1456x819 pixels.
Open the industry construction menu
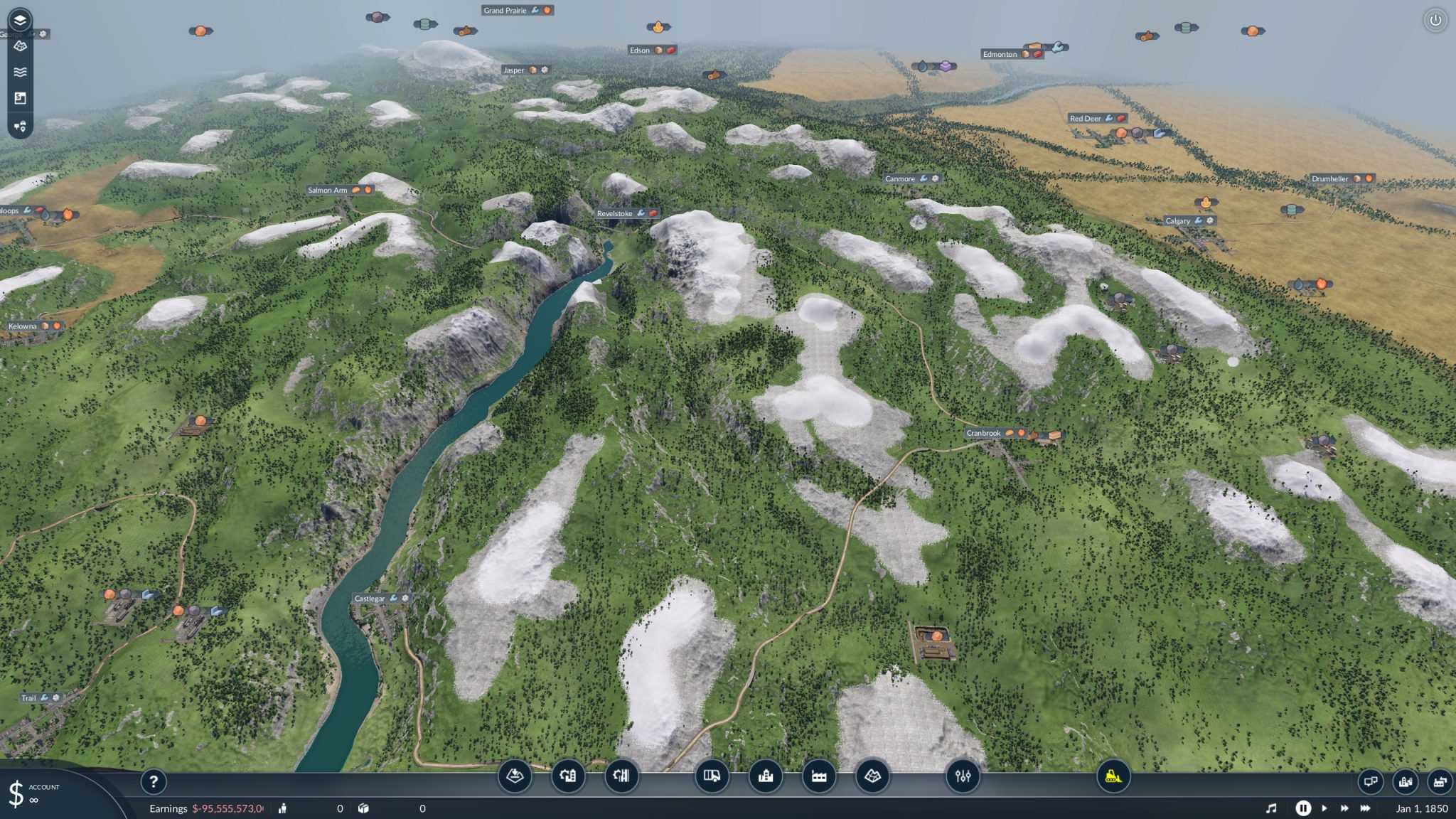click(x=820, y=777)
